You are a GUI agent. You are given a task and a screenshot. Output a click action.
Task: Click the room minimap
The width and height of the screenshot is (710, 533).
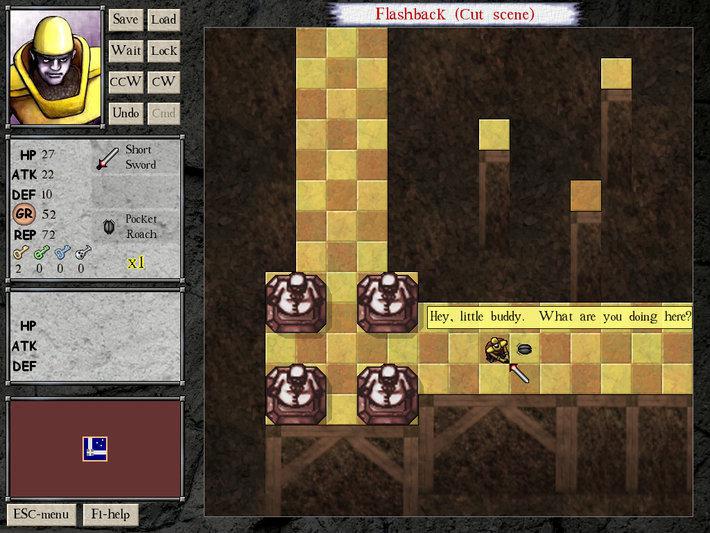(x=95, y=449)
